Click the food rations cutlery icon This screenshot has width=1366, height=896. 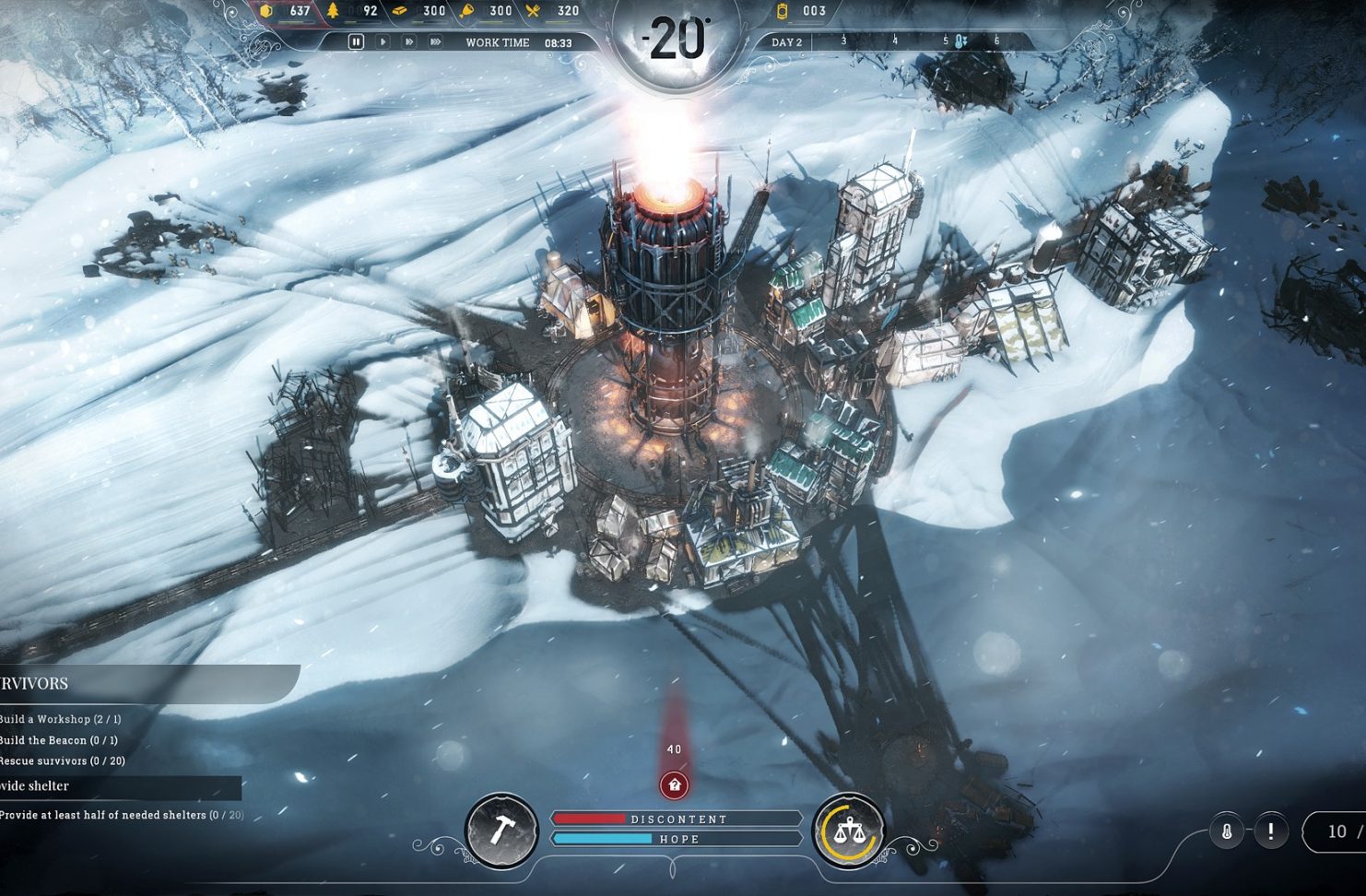click(534, 11)
